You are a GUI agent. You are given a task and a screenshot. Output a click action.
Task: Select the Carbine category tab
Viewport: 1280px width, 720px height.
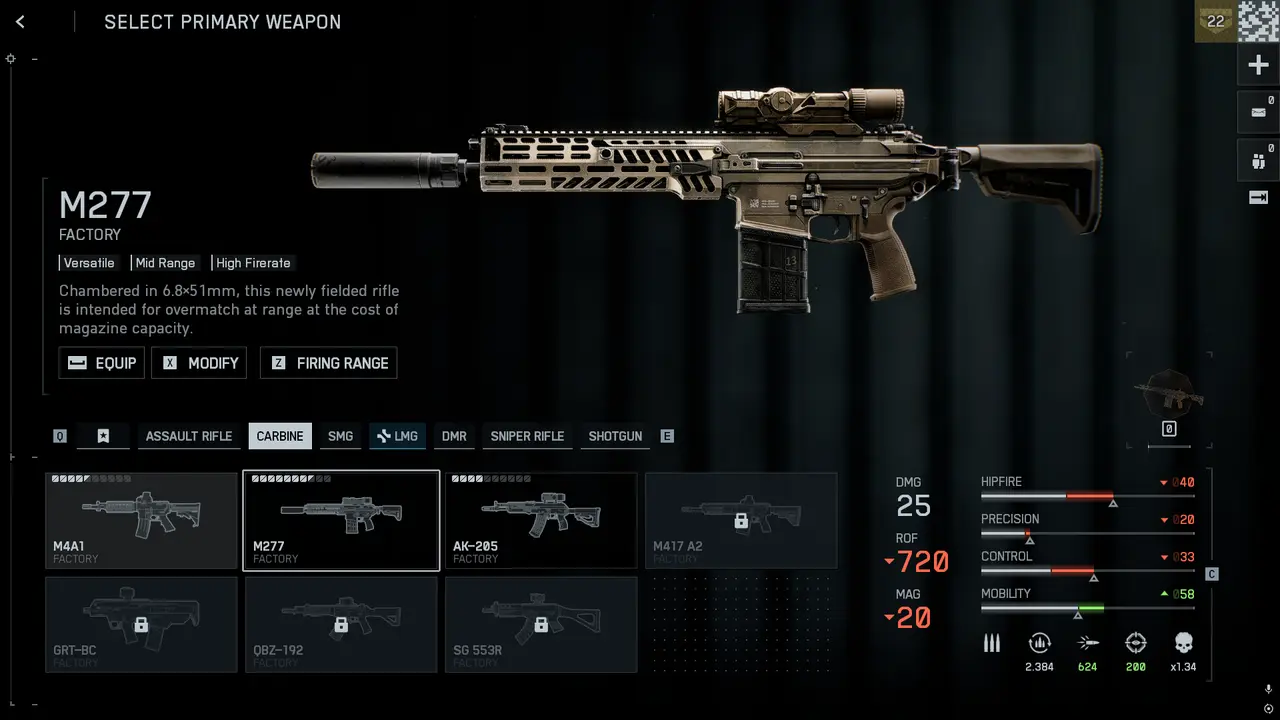[280, 436]
